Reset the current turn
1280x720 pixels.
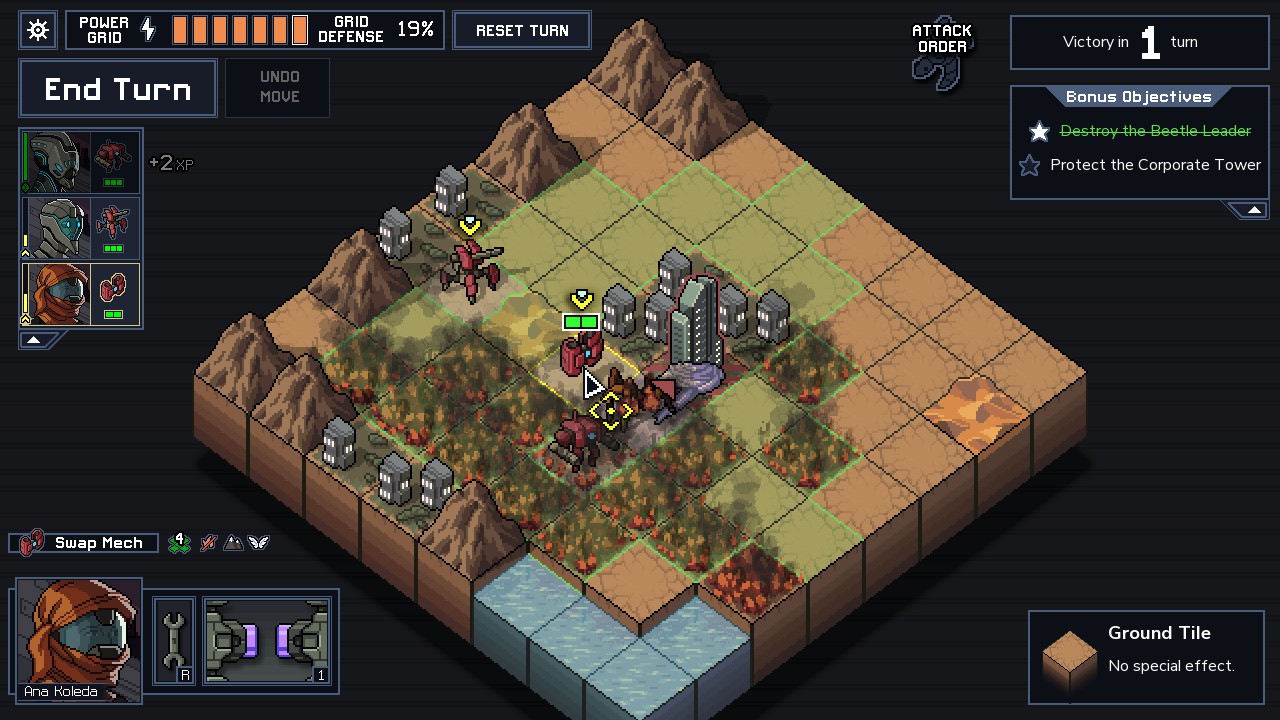point(522,30)
